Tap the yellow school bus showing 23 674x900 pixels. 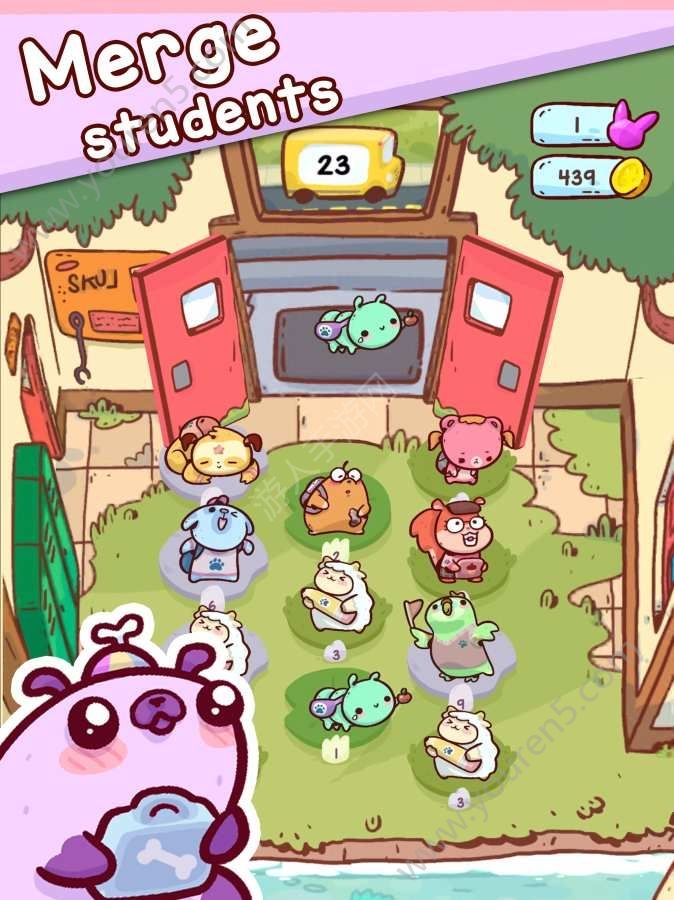pos(341,163)
